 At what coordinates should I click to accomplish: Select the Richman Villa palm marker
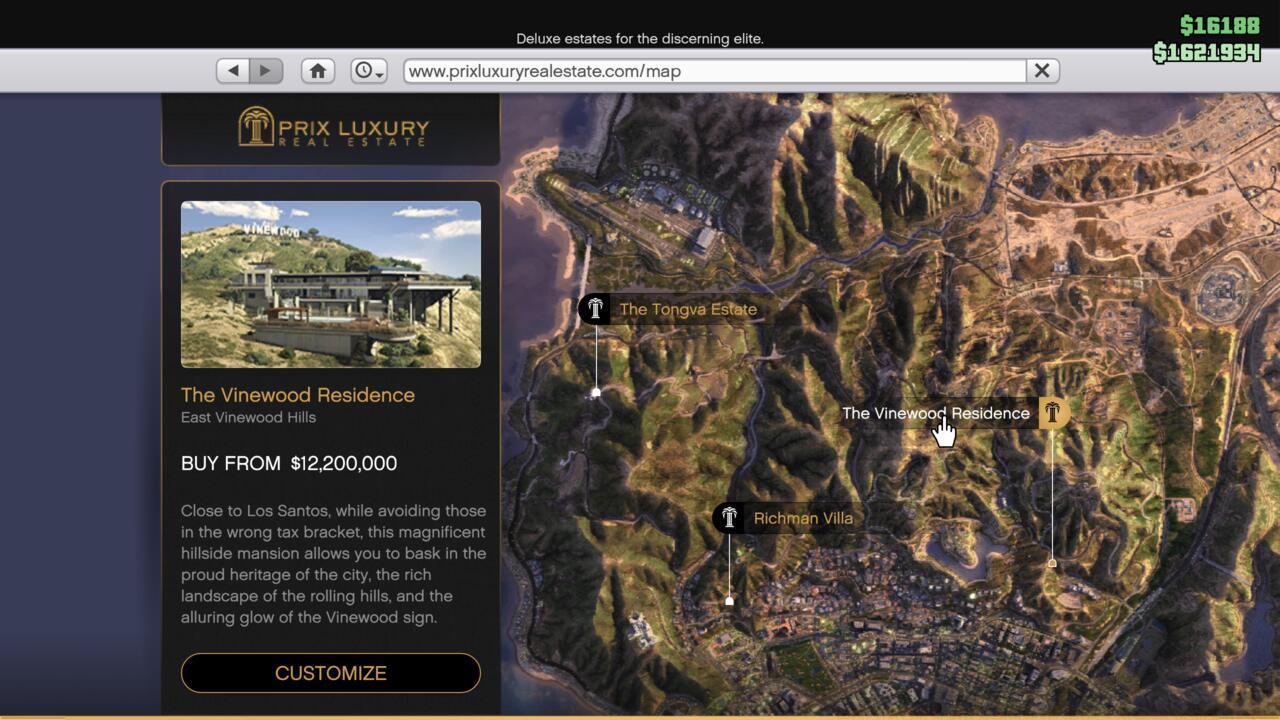click(x=729, y=517)
